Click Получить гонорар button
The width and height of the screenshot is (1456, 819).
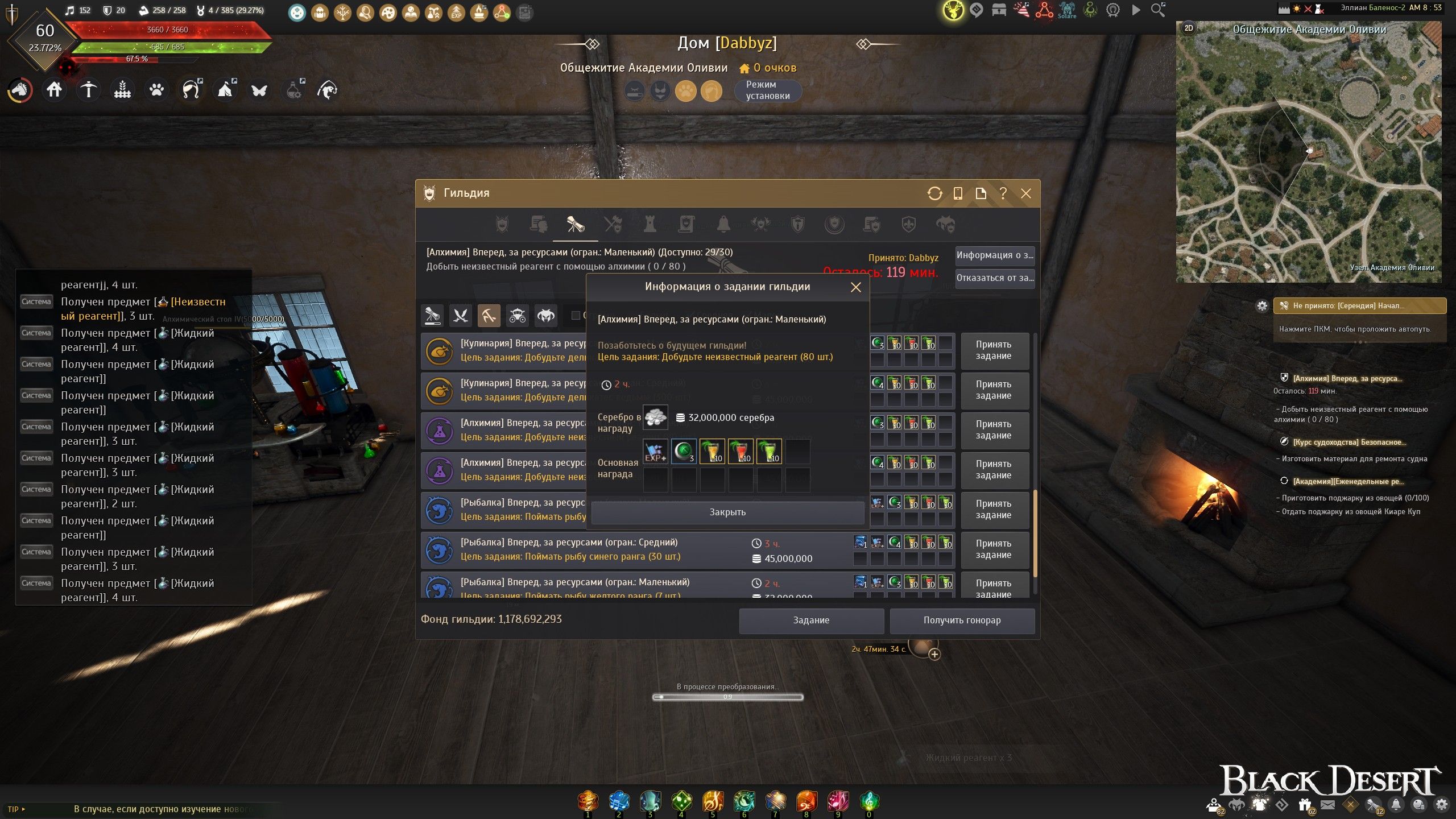(x=962, y=620)
